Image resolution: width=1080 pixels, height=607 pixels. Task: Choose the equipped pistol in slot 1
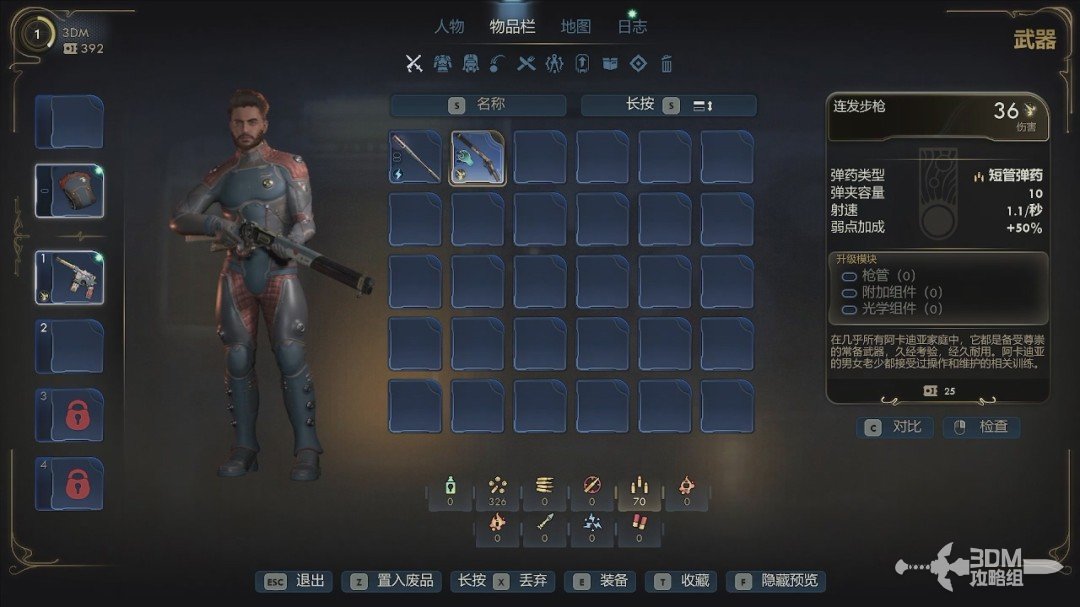(x=70, y=277)
